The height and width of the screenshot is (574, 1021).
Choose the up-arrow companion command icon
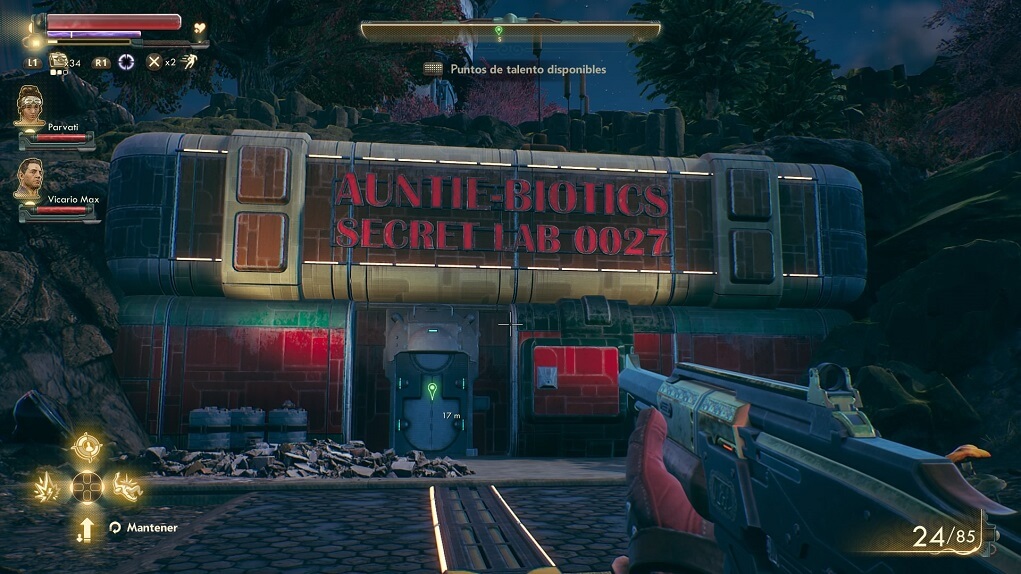pyautogui.click(x=87, y=529)
